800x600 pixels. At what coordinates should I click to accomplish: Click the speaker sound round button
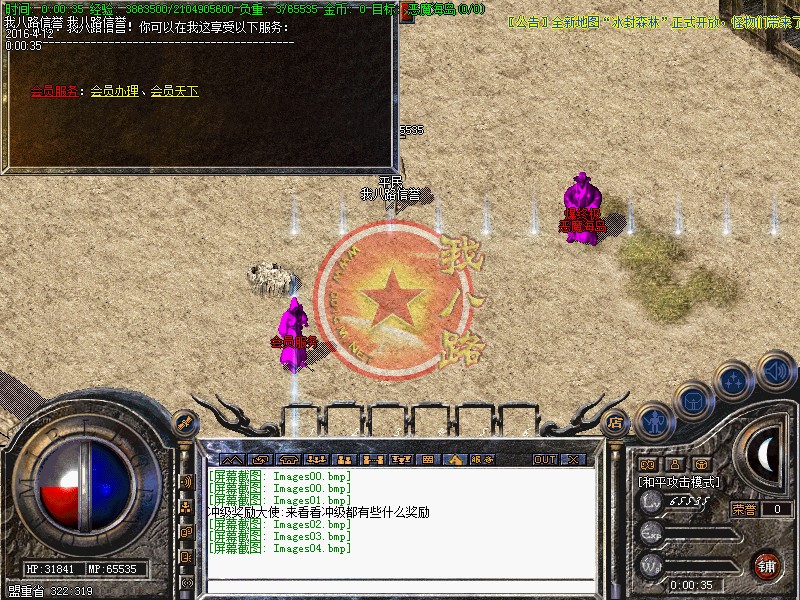(775, 370)
